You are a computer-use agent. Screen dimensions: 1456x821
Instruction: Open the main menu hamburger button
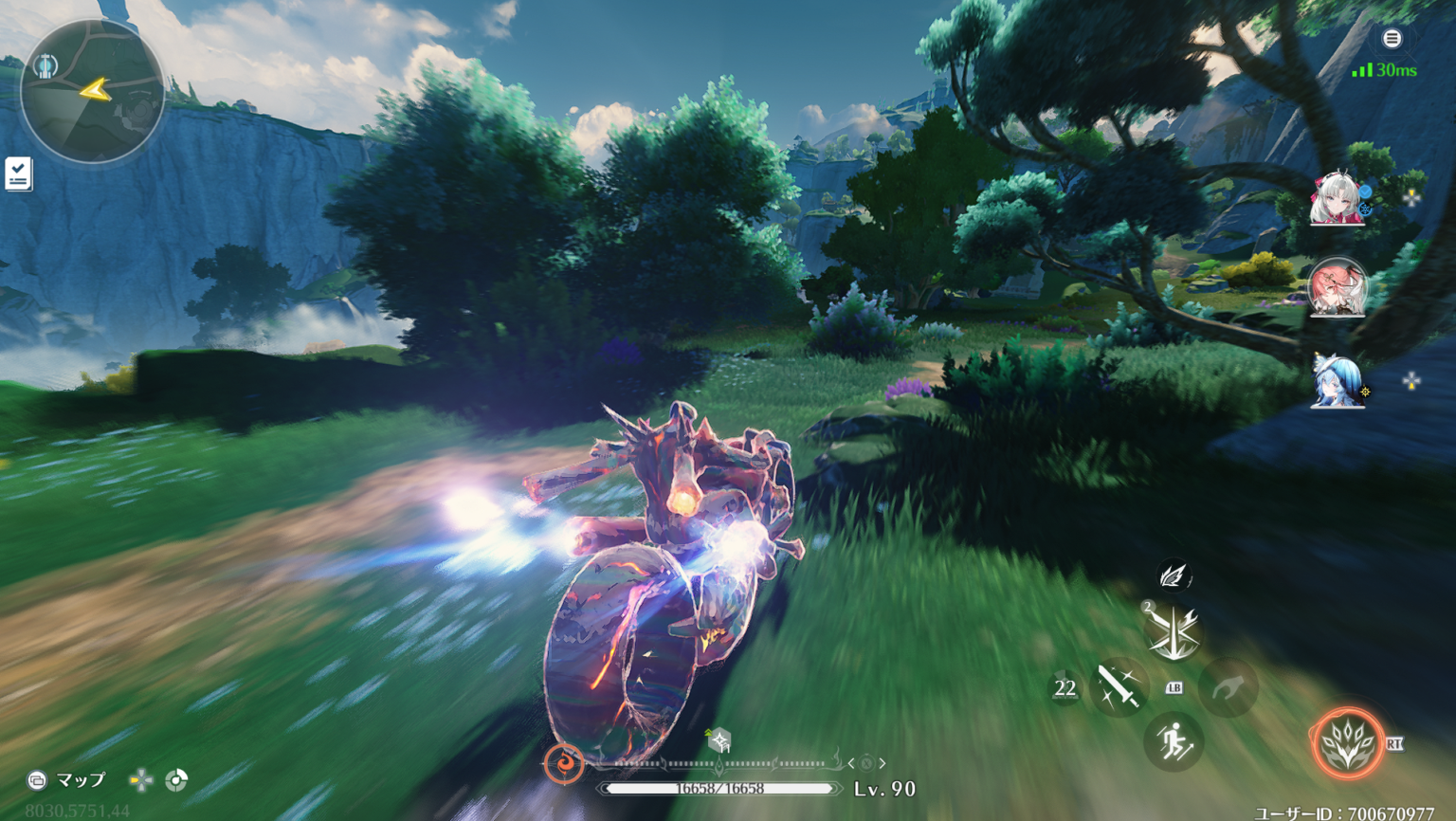click(1392, 39)
